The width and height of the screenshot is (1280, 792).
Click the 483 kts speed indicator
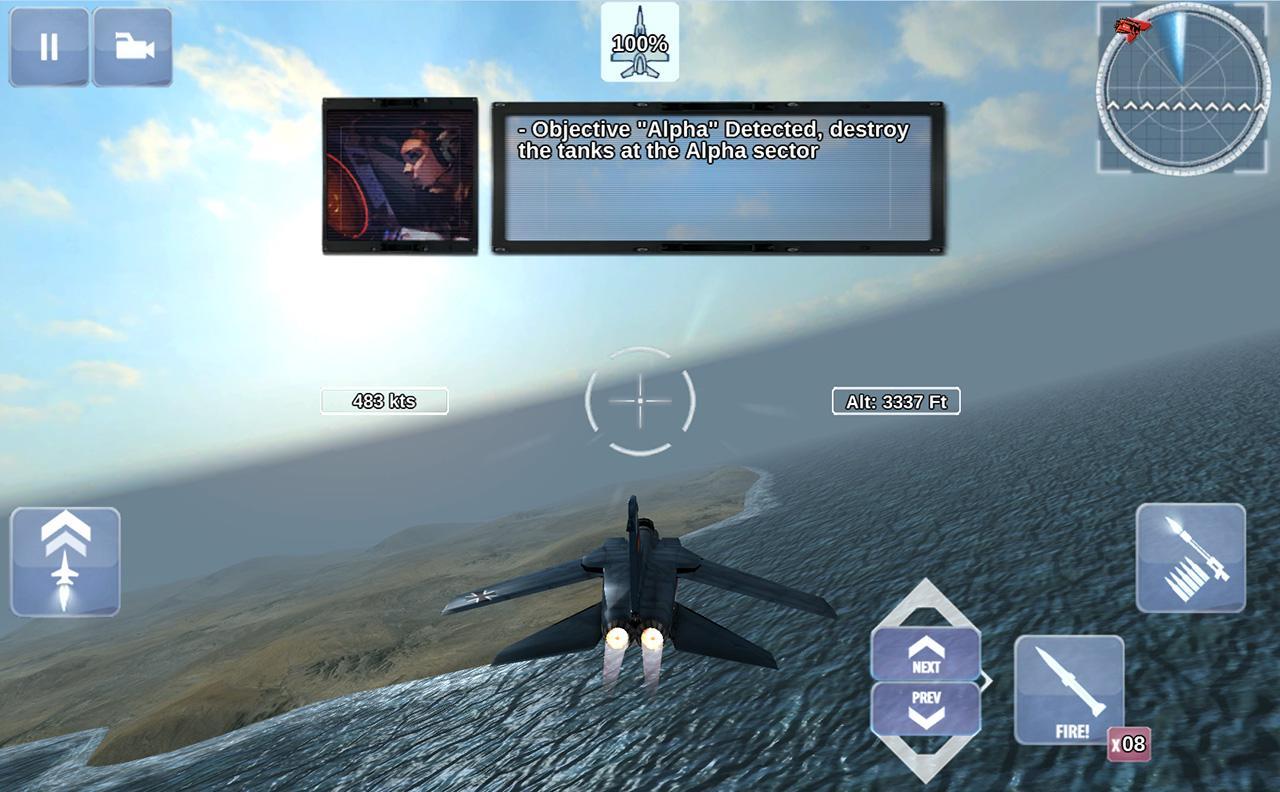point(383,401)
